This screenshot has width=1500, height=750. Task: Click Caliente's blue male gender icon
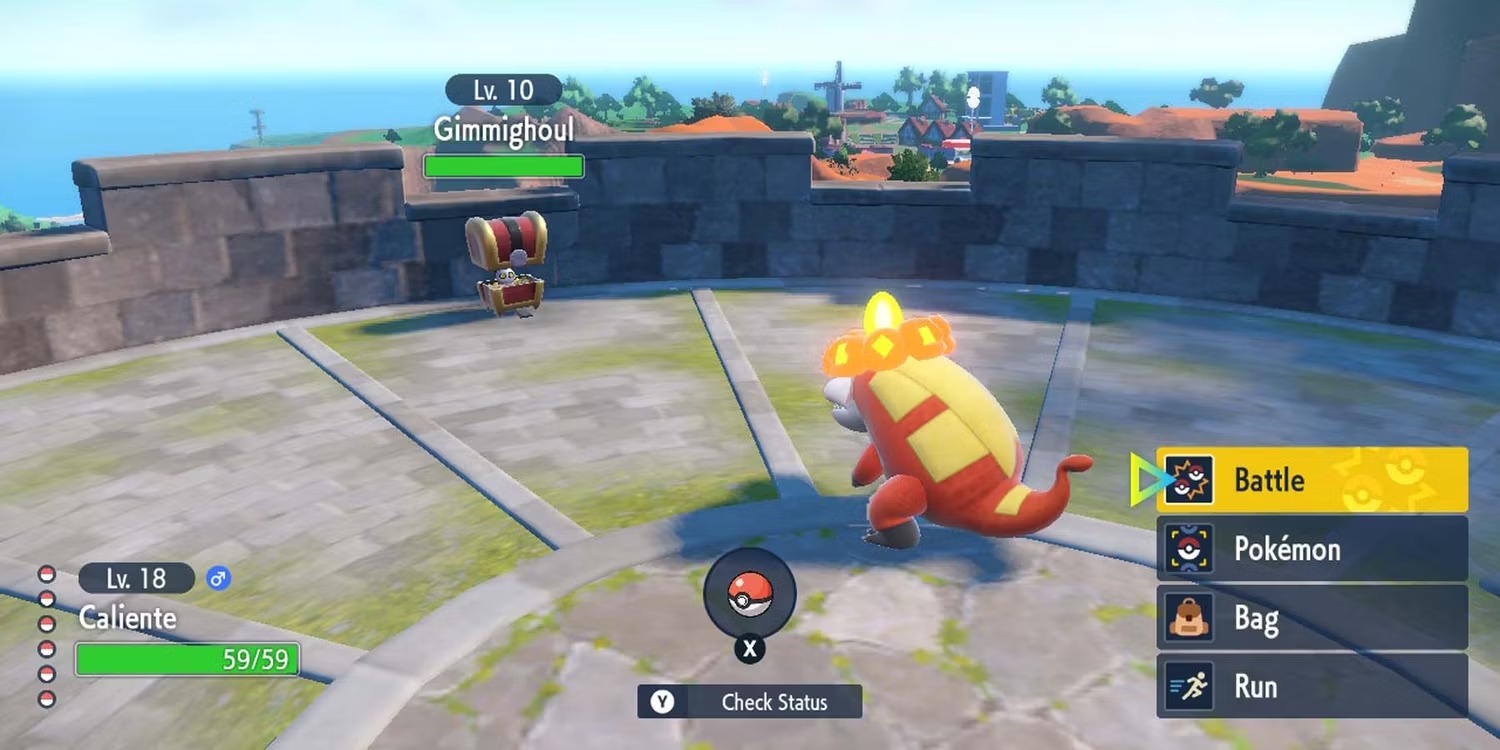[220, 578]
